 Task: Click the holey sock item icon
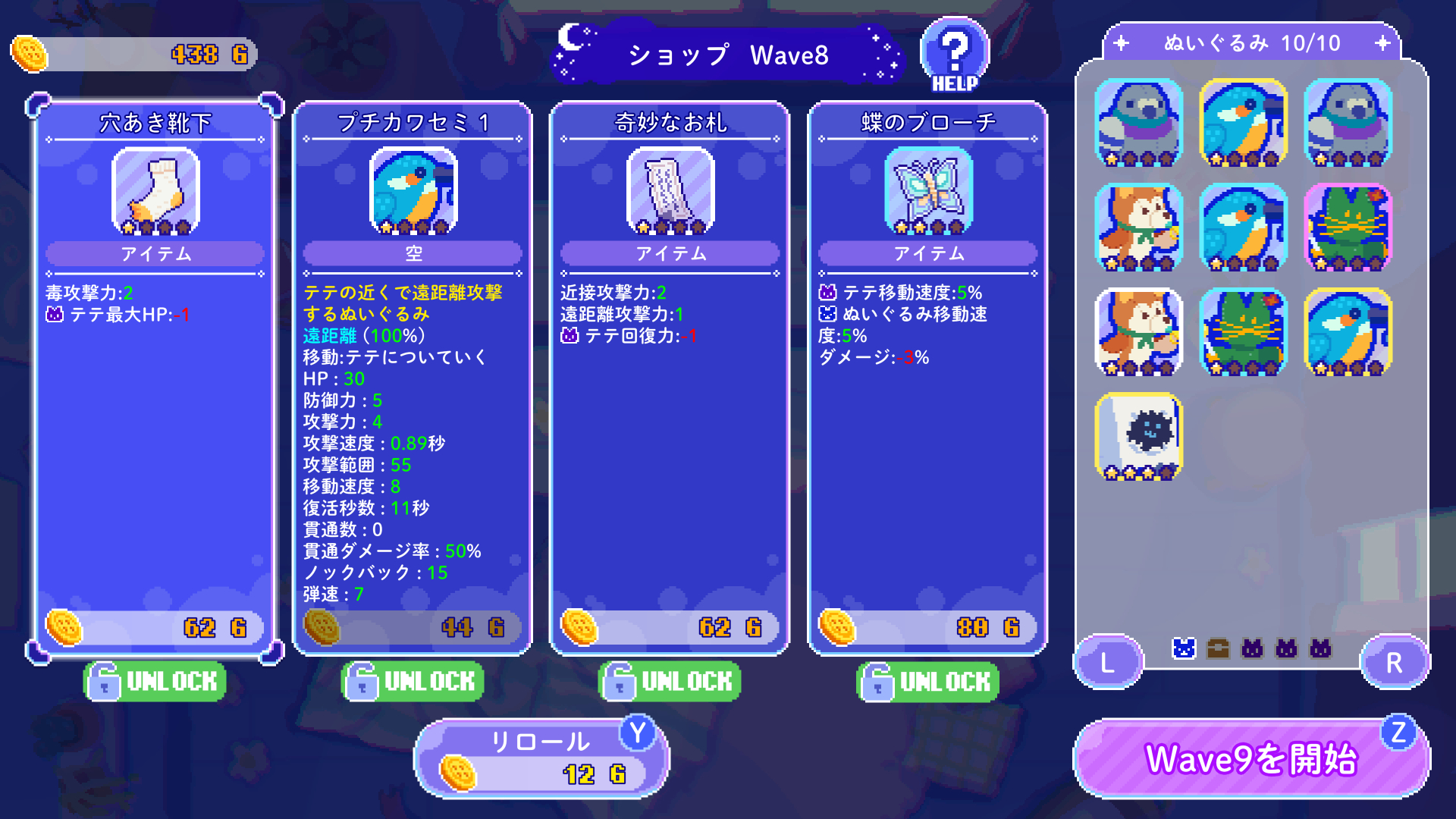[154, 192]
